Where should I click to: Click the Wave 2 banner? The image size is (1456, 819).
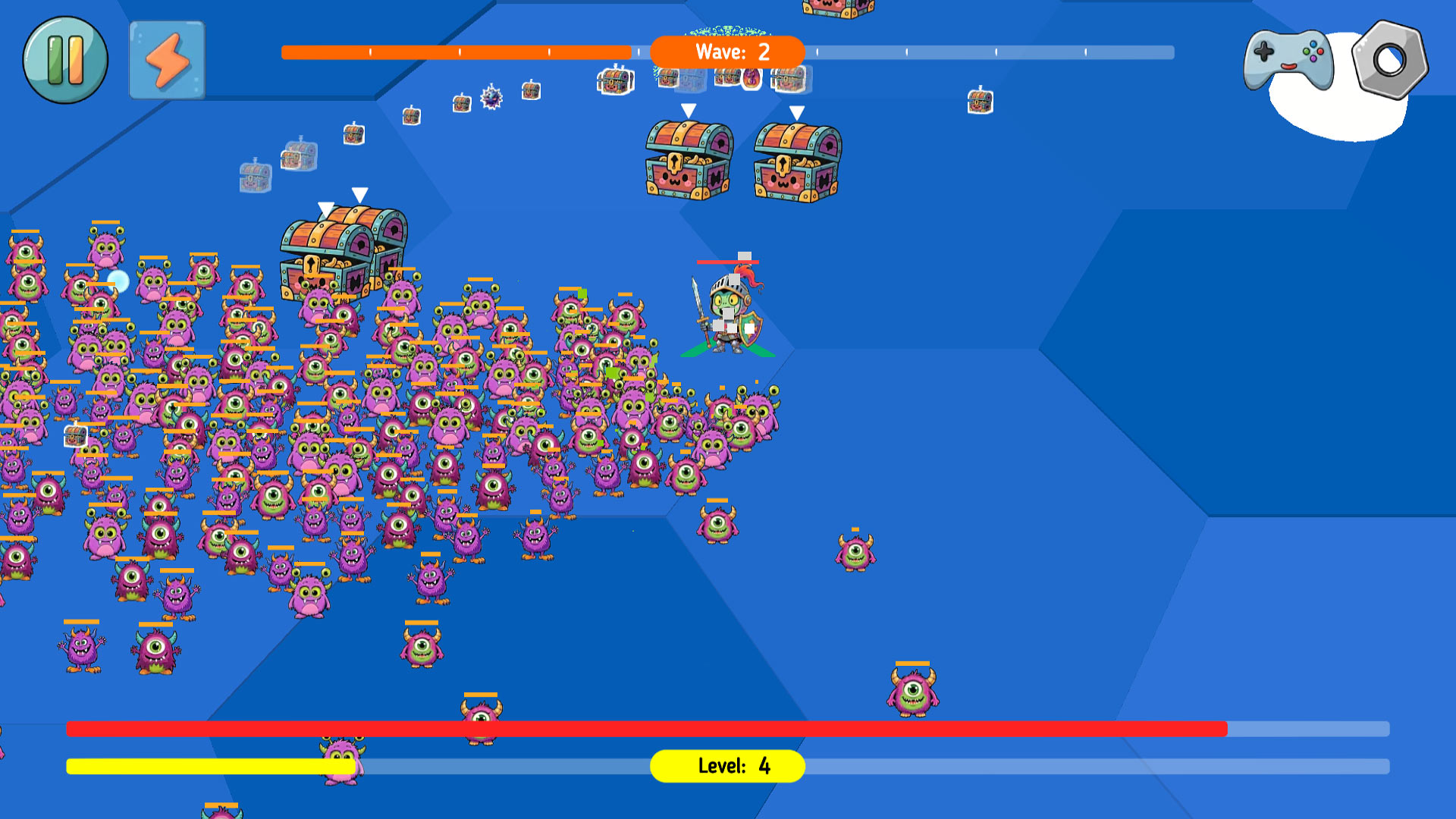tap(726, 52)
